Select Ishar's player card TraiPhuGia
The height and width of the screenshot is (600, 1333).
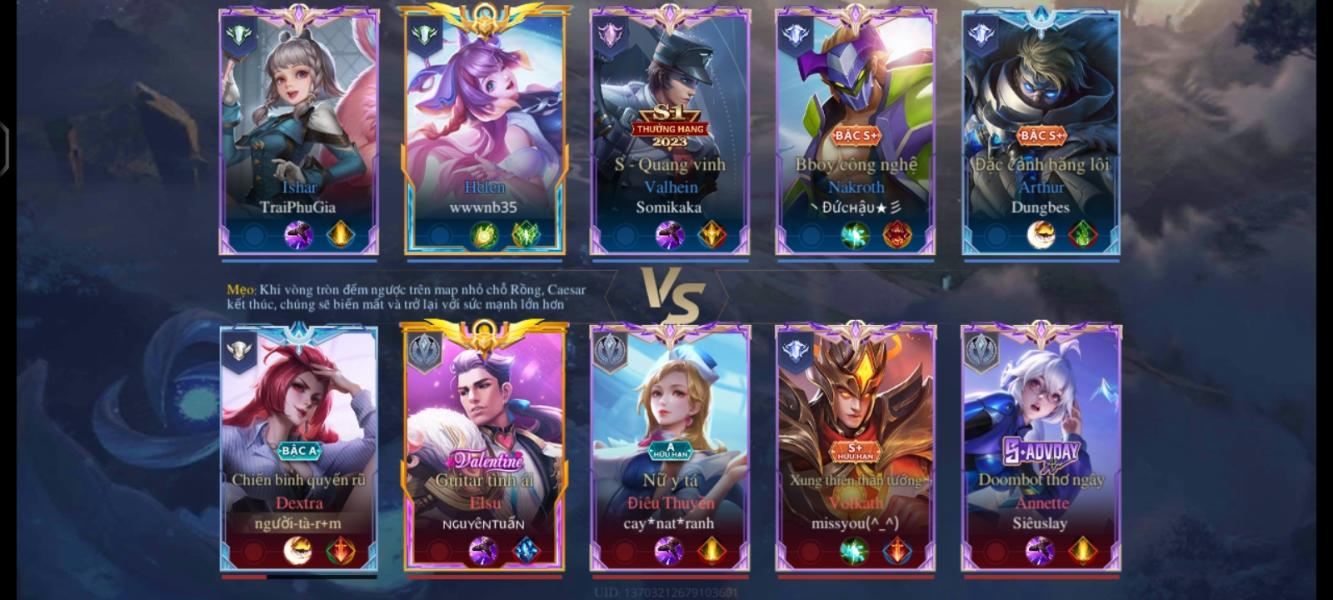coord(299,130)
